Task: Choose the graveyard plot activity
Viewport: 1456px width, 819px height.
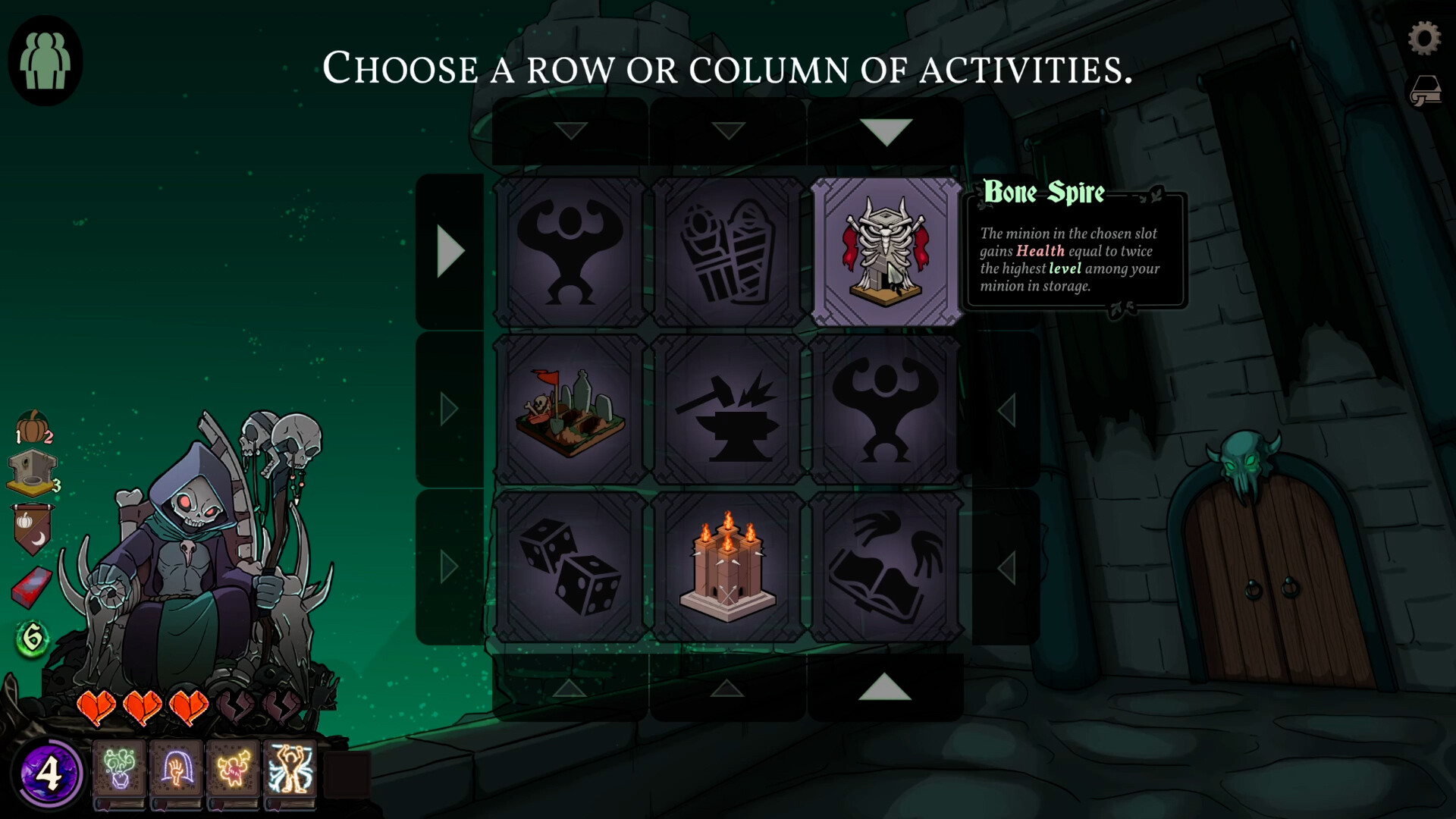Action: [570, 409]
